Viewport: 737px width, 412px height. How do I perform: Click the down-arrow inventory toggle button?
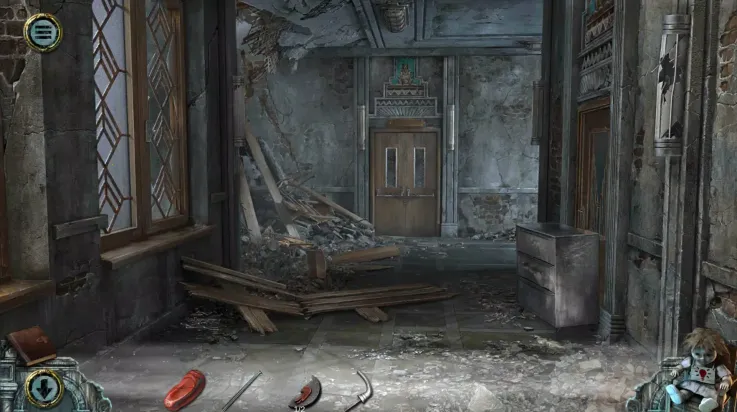43,387
